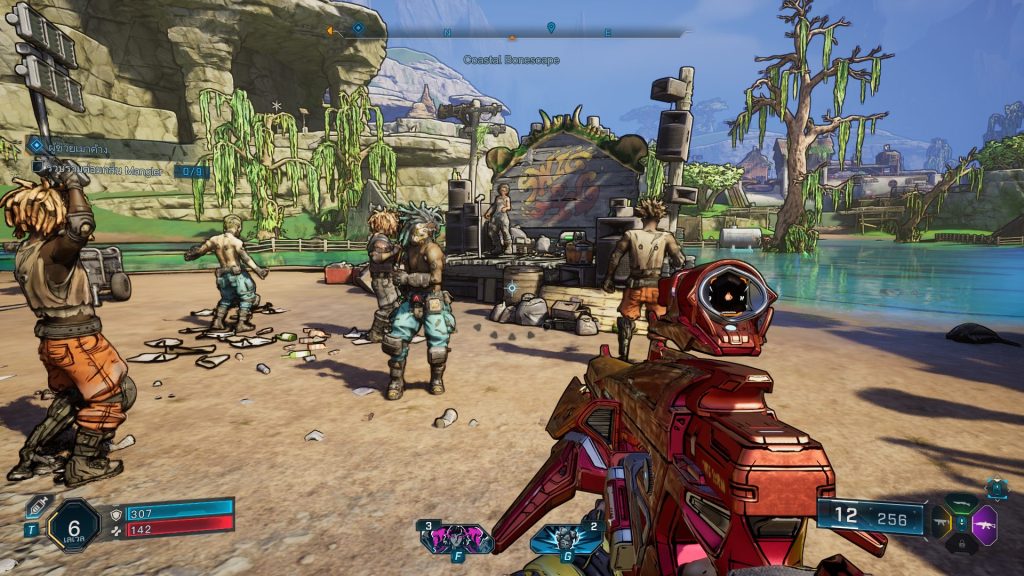The width and height of the screenshot is (1024, 576).
Task: Click the diamond quest marker on the compass
Action: [358, 28]
